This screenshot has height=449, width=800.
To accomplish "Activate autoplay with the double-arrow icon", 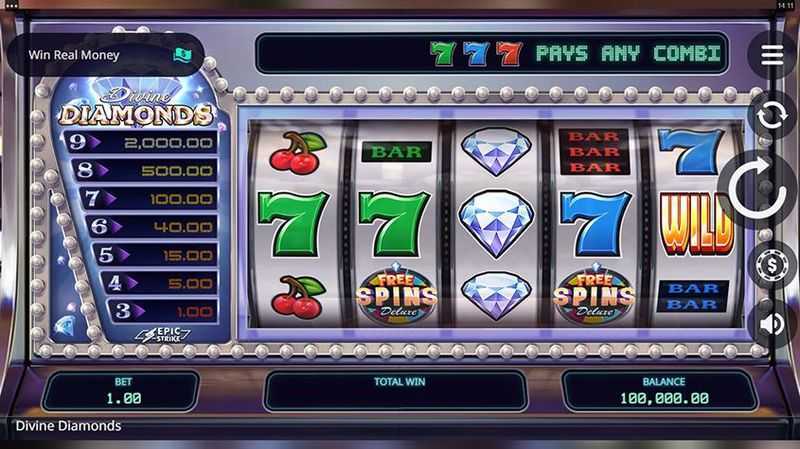I will [772, 115].
